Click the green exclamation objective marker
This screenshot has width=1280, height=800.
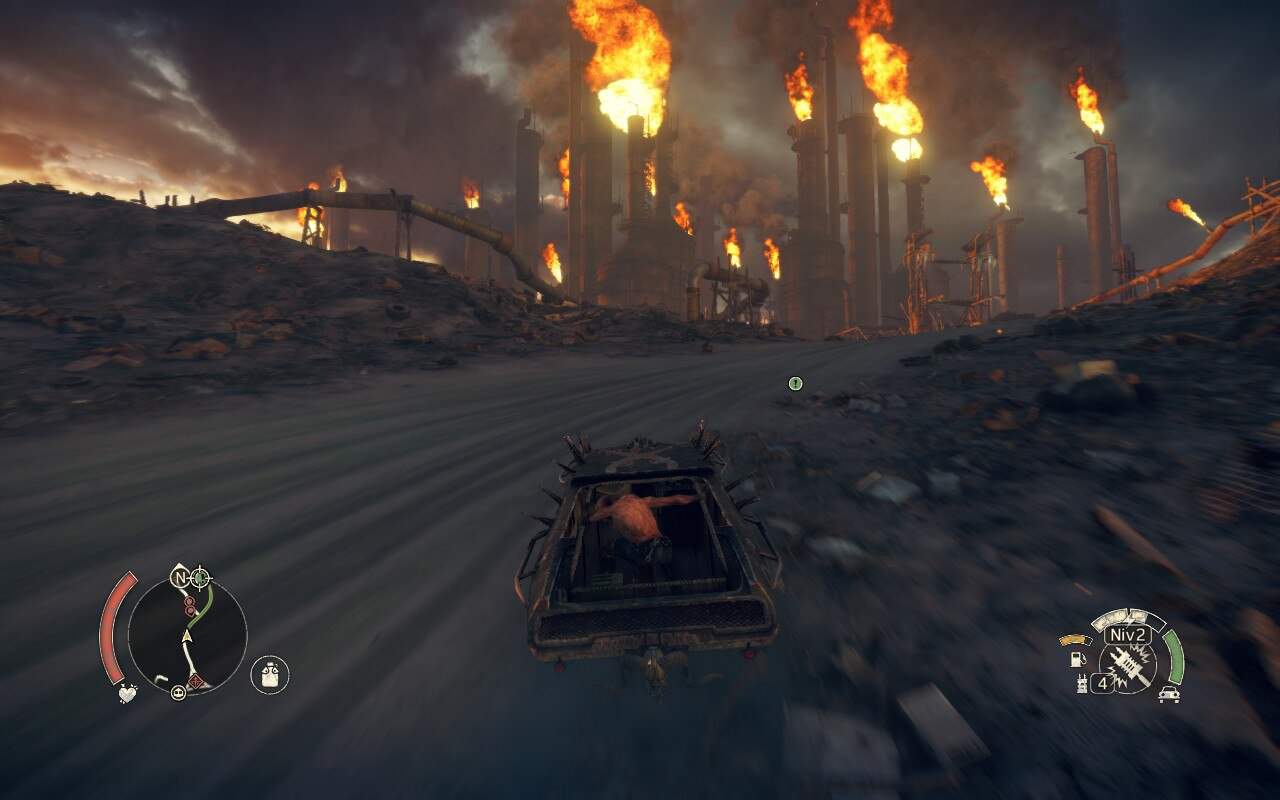point(795,383)
